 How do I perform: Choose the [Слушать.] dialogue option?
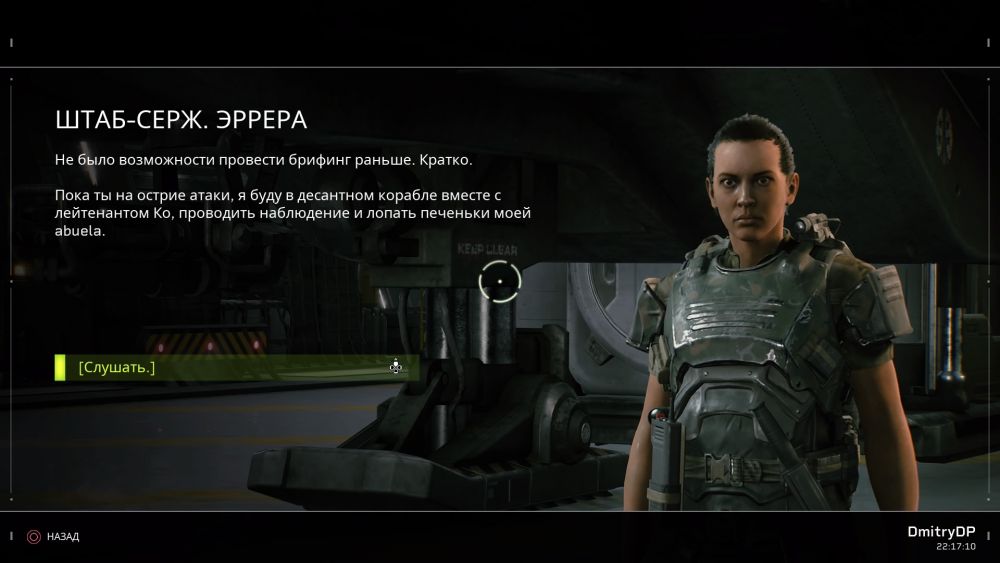[117, 368]
